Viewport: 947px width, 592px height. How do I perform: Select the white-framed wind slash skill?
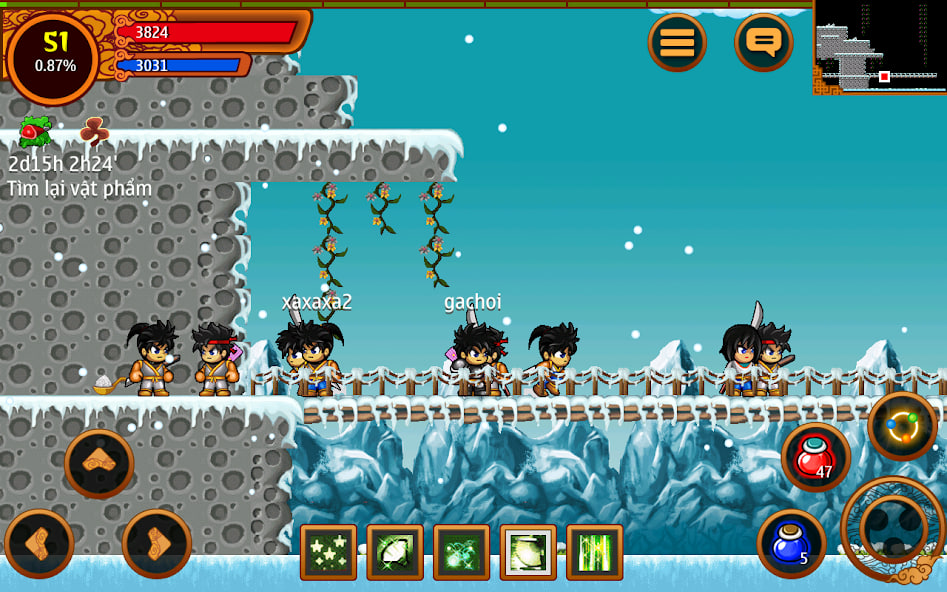pyautogui.click(x=528, y=552)
